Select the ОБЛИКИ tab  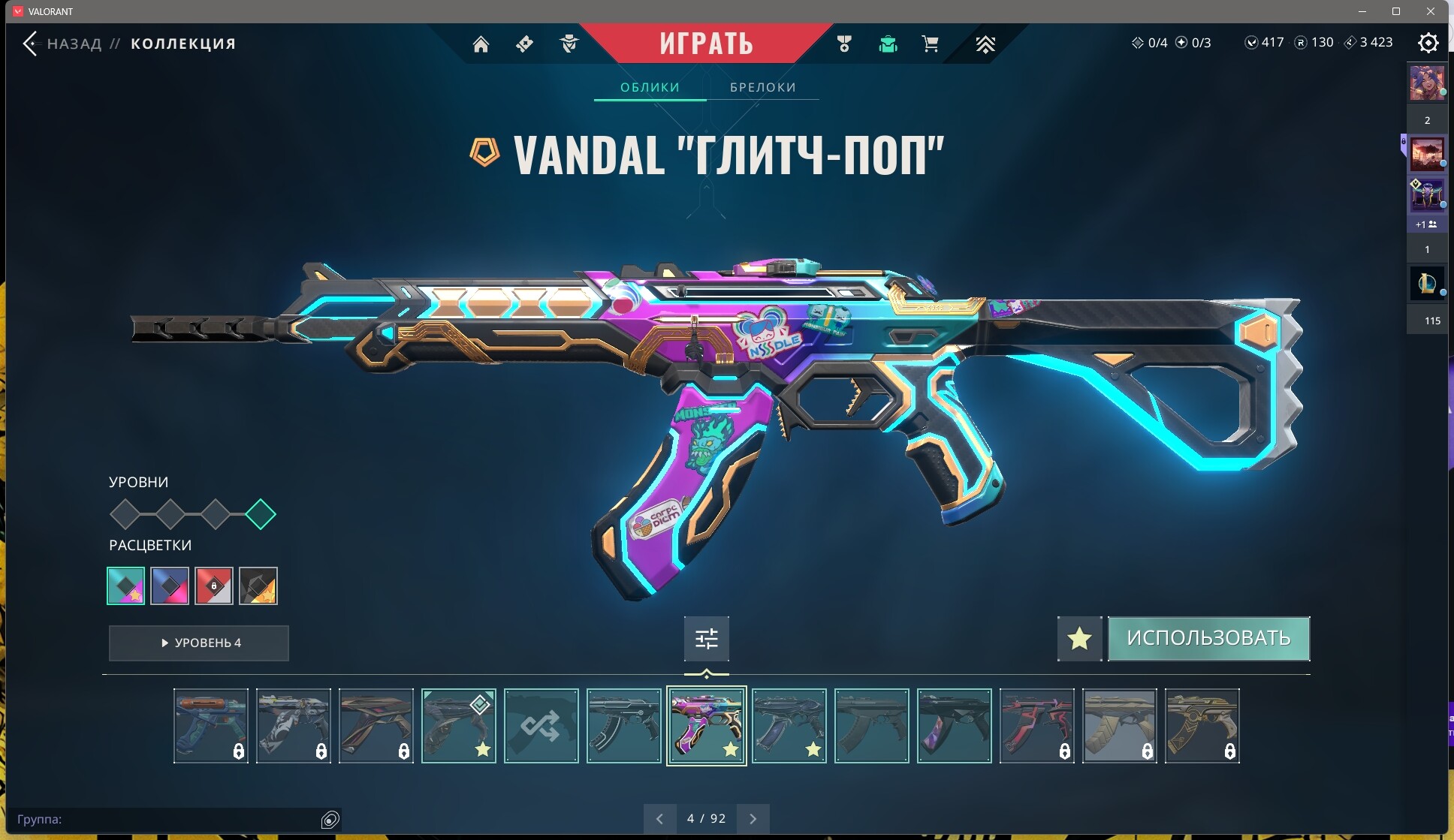click(x=650, y=87)
